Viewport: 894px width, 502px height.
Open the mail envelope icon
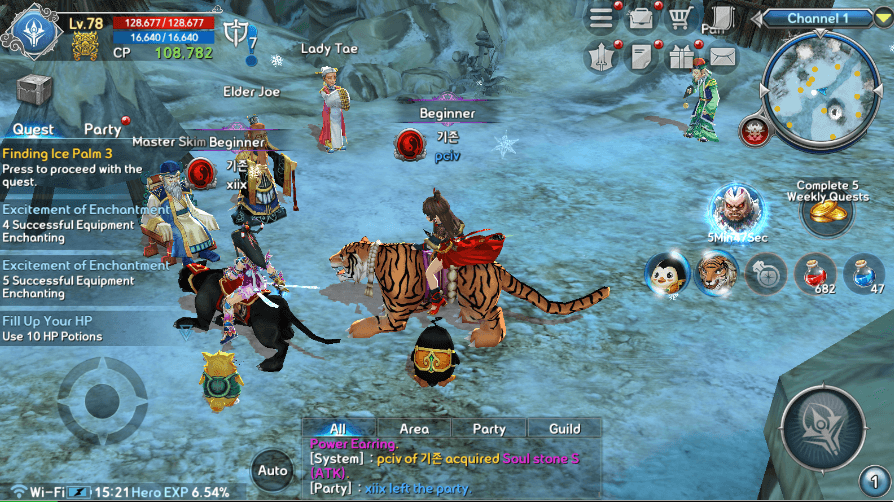pos(721,57)
